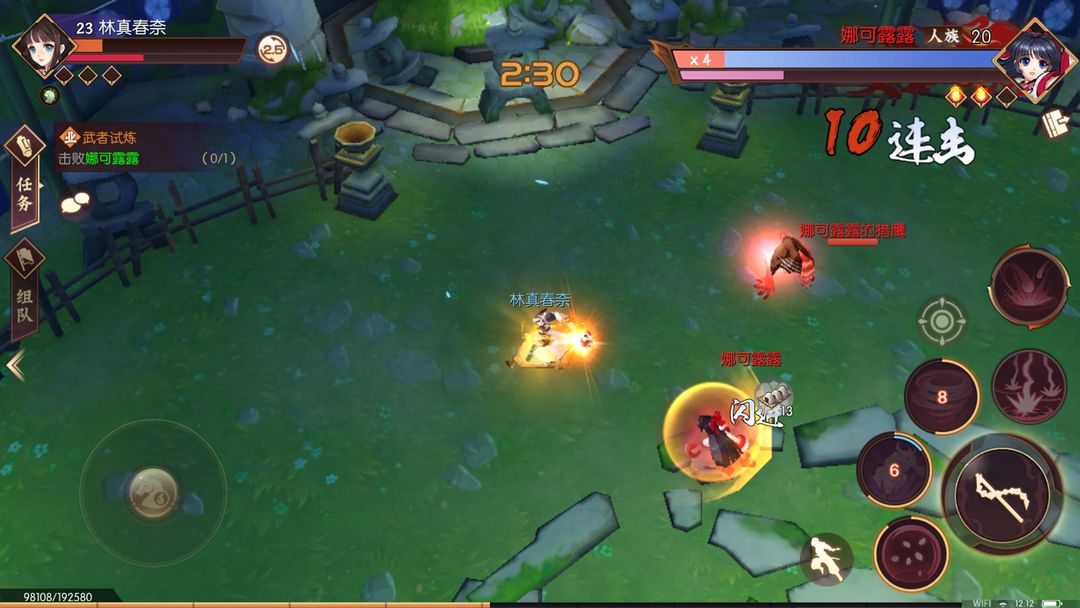Tap the running figure dodge button
Screen dimensions: 1080x608
click(x=826, y=559)
